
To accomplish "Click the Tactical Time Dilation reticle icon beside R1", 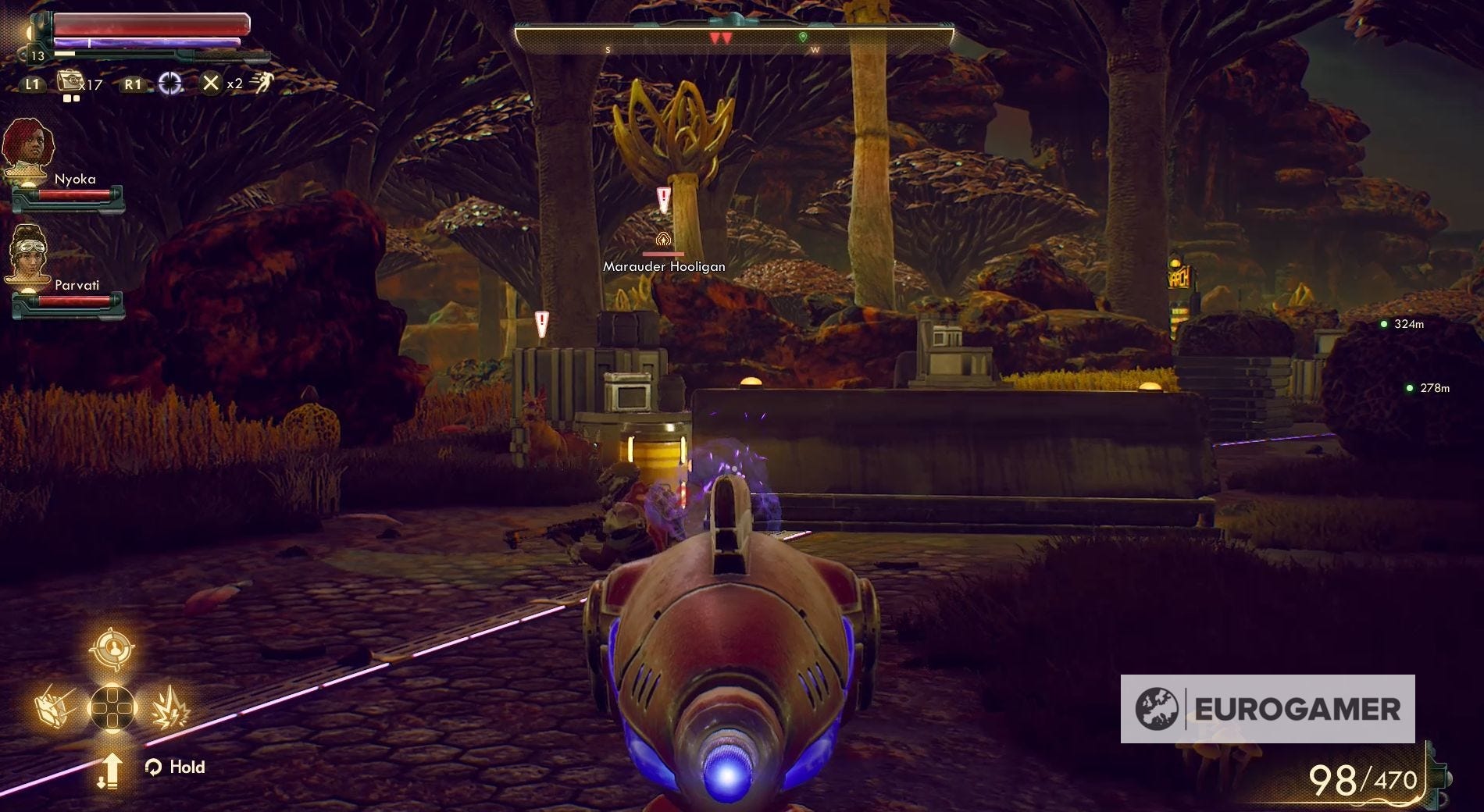I will tap(172, 82).
